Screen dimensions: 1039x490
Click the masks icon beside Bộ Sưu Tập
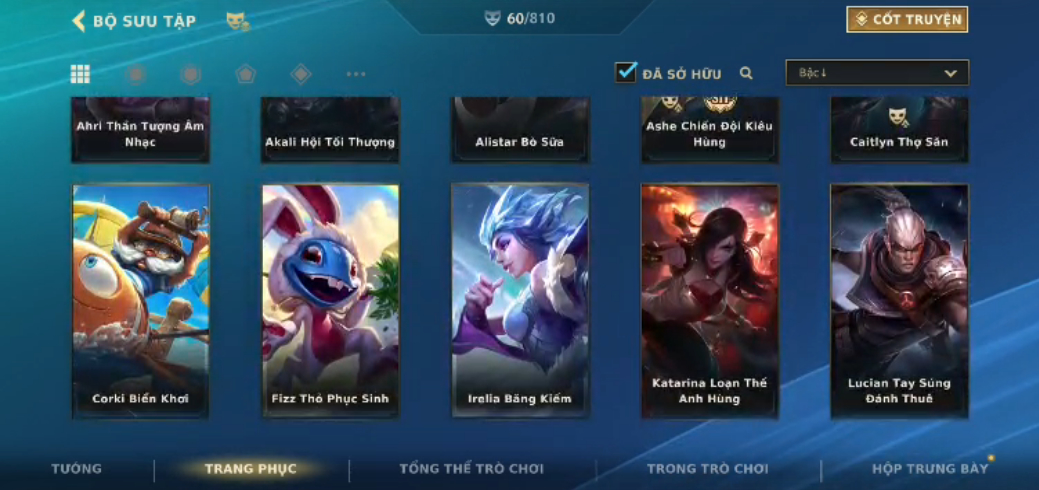pos(237,21)
